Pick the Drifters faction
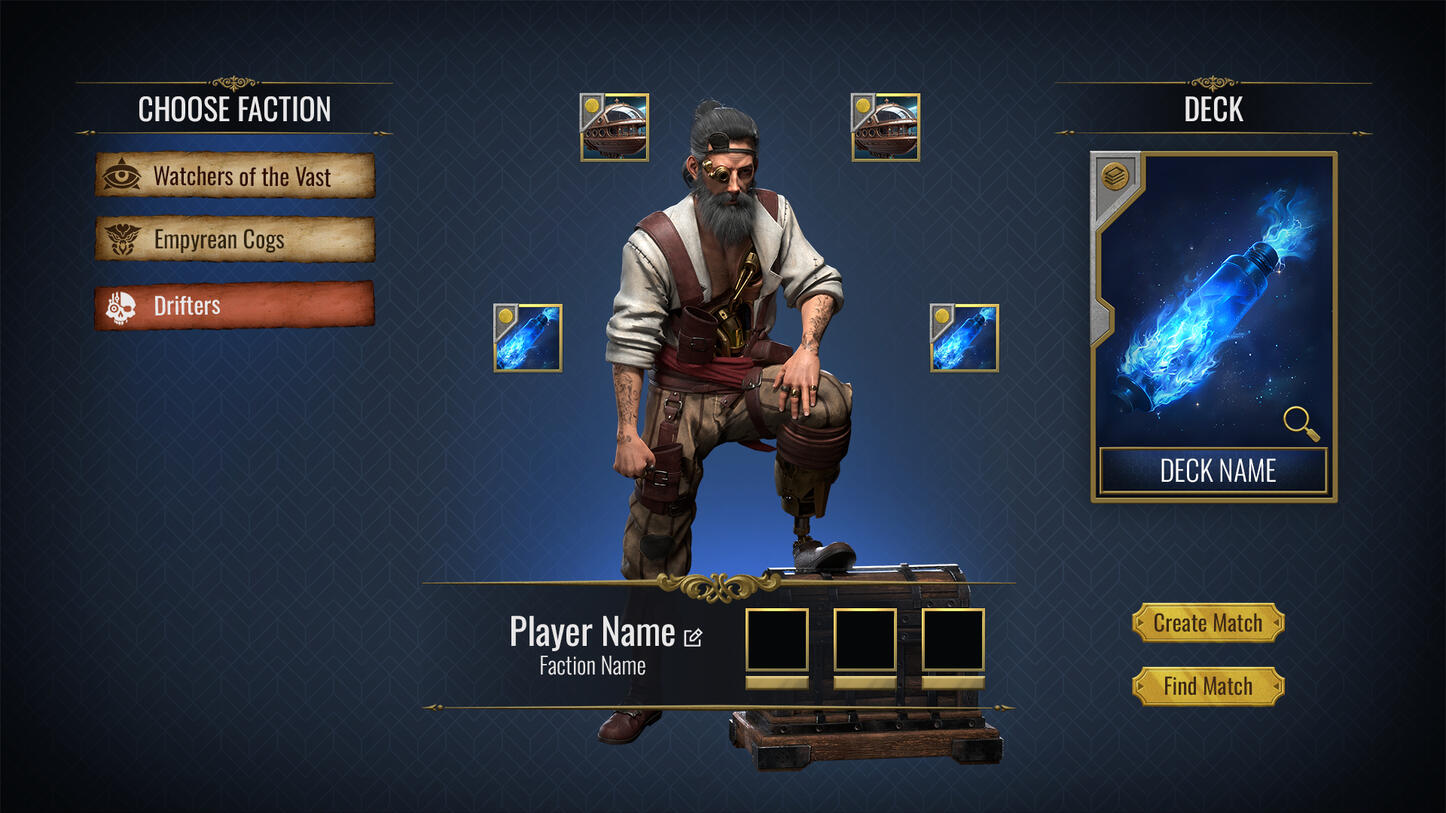Screen dimensions: 1446x813 click(x=235, y=306)
